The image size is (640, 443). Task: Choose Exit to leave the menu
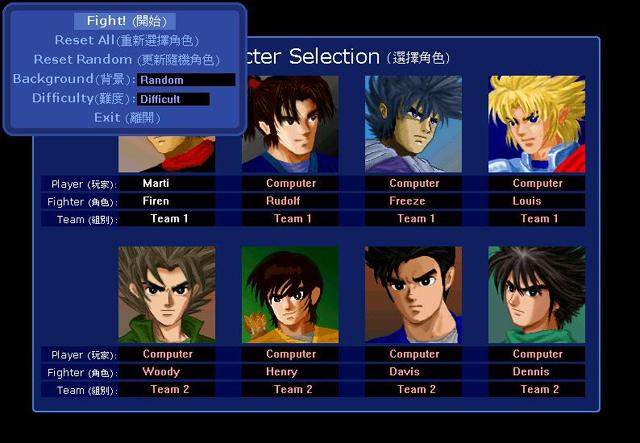point(125,118)
